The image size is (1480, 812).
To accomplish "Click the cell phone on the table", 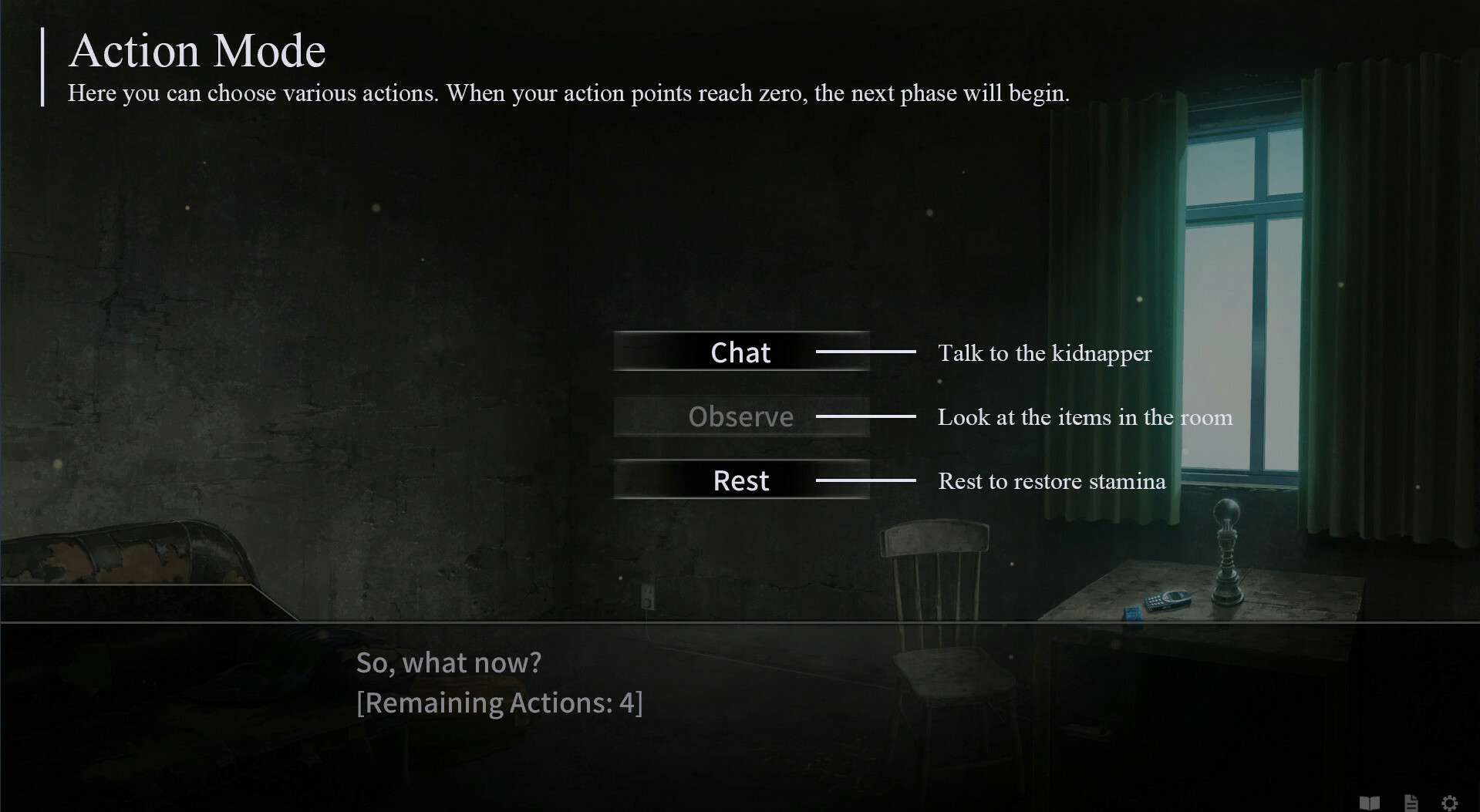I will click(1168, 598).
